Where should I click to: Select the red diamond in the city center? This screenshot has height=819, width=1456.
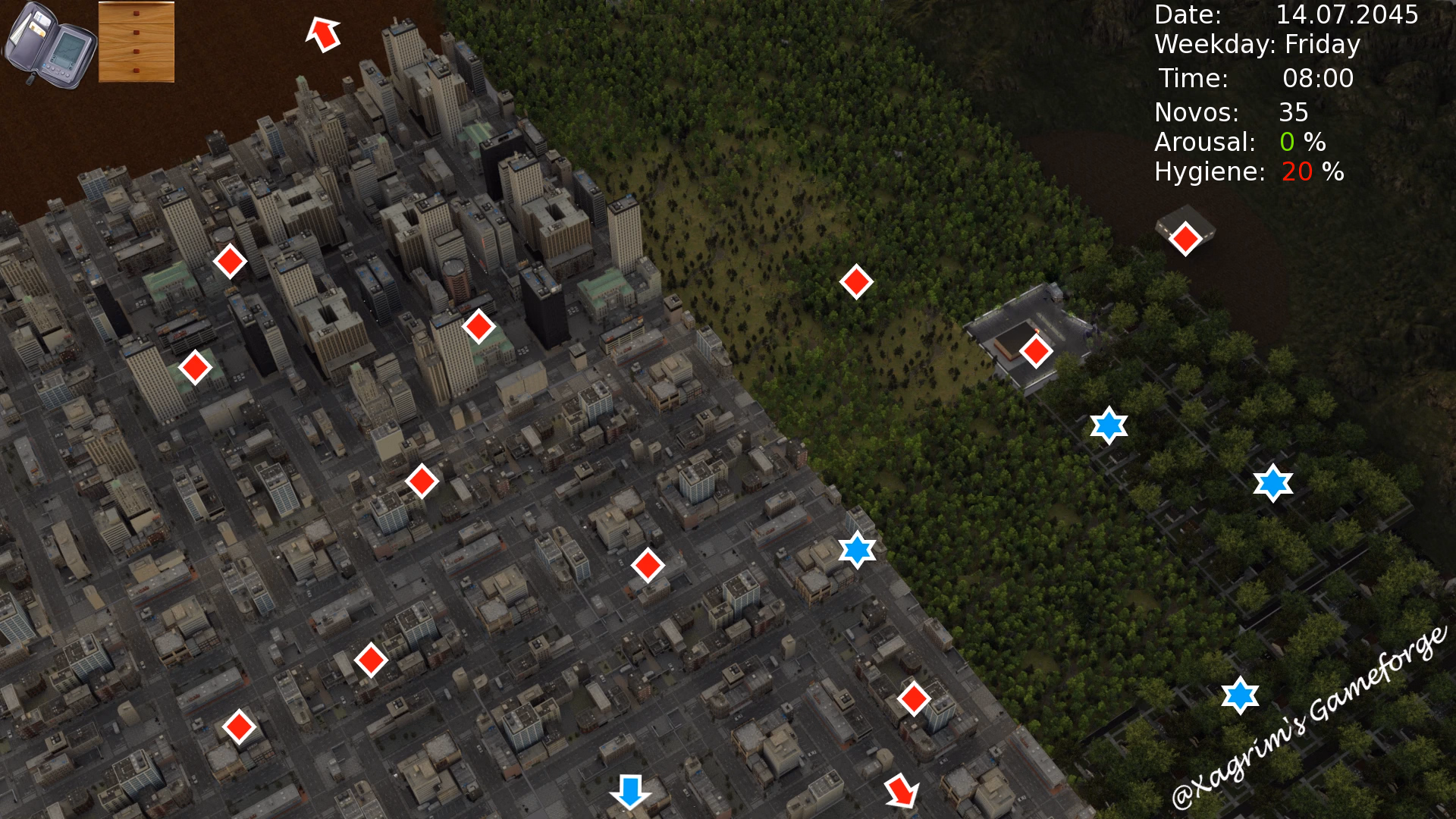point(422,481)
